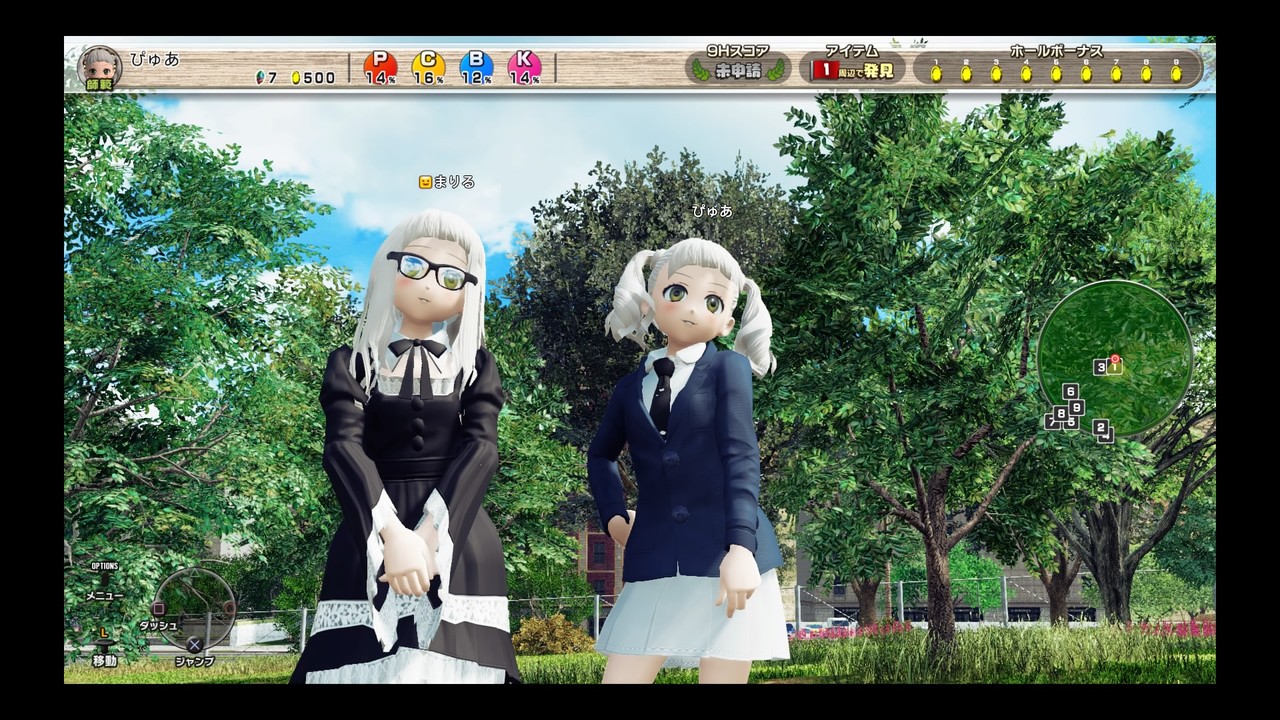Click the 未申請 score status badge

(736, 68)
